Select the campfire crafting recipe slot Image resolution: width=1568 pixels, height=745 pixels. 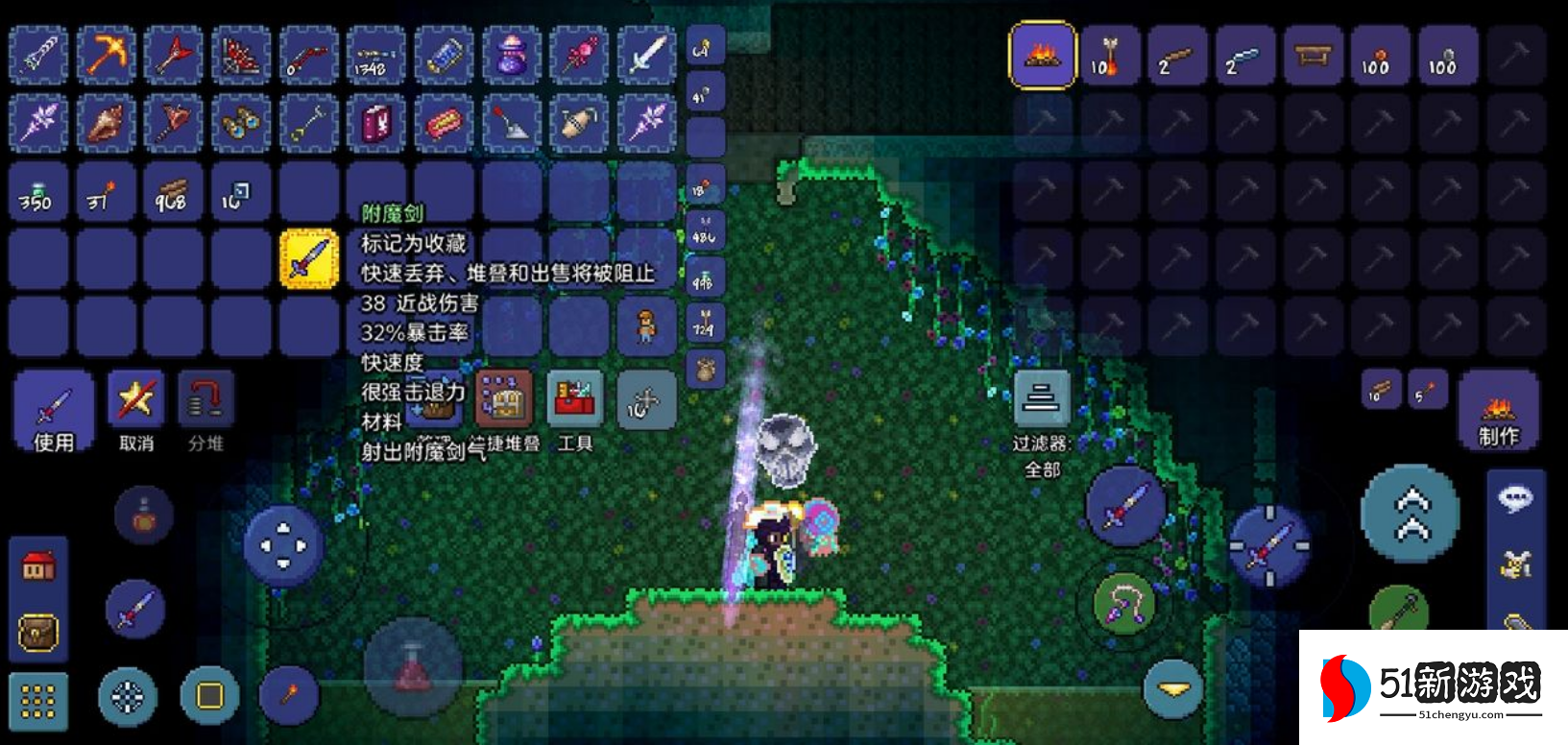[x=1042, y=56]
